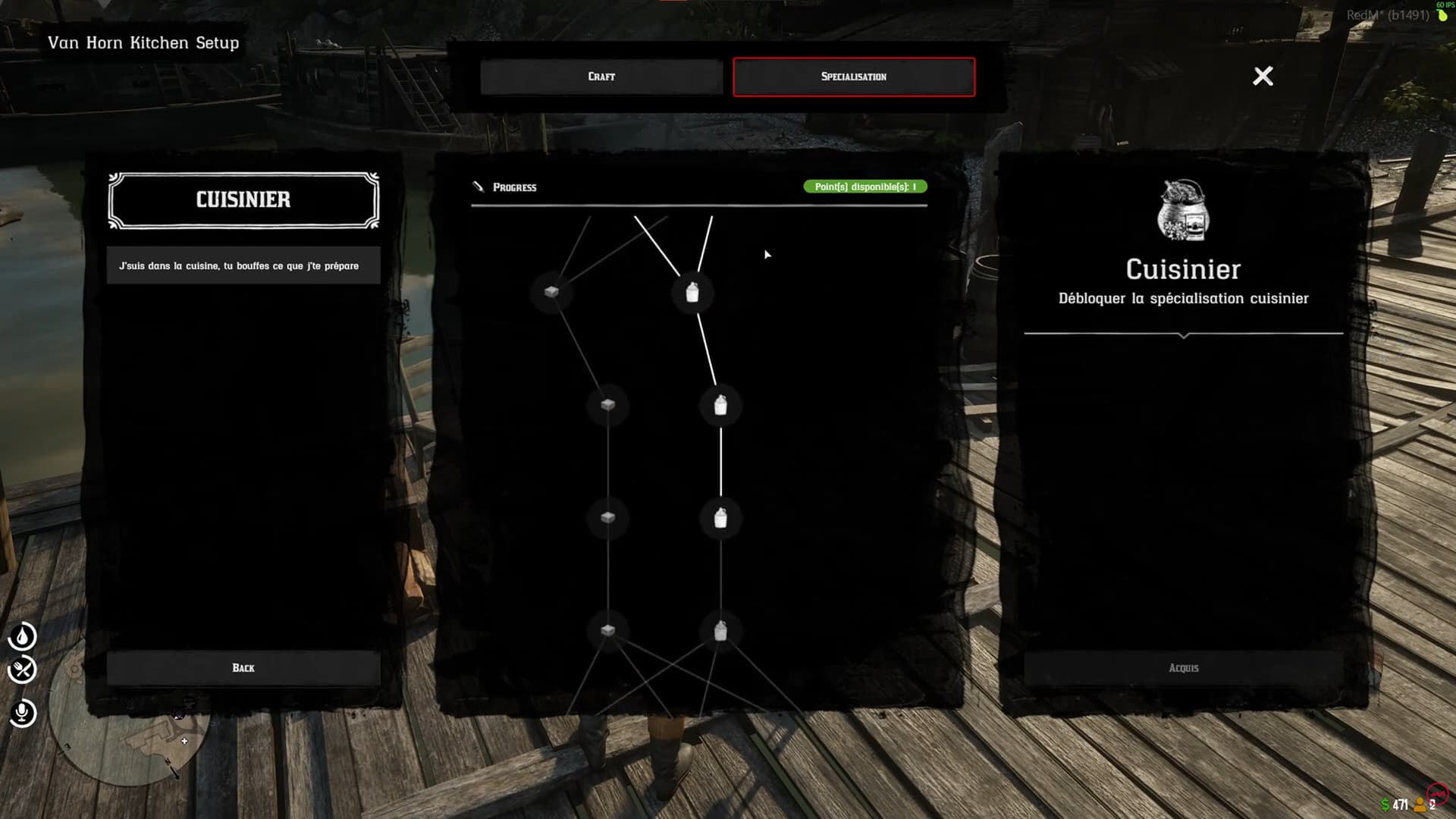Click the Acquis button on the right panel
This screenshot has height=819, width=1456.
[x=1184, y=667]
